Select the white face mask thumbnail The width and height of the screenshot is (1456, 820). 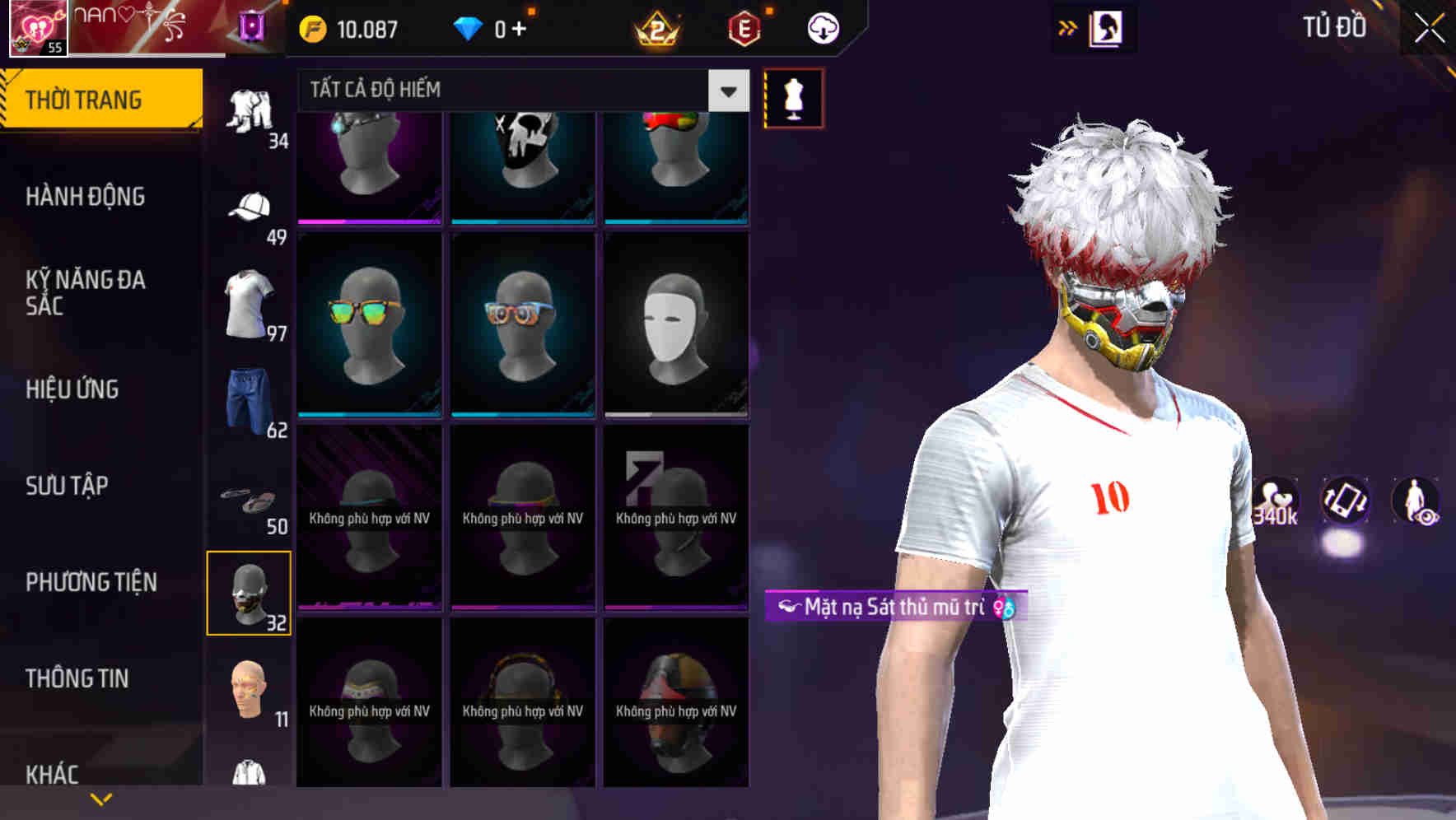click(x=676, y=325)
